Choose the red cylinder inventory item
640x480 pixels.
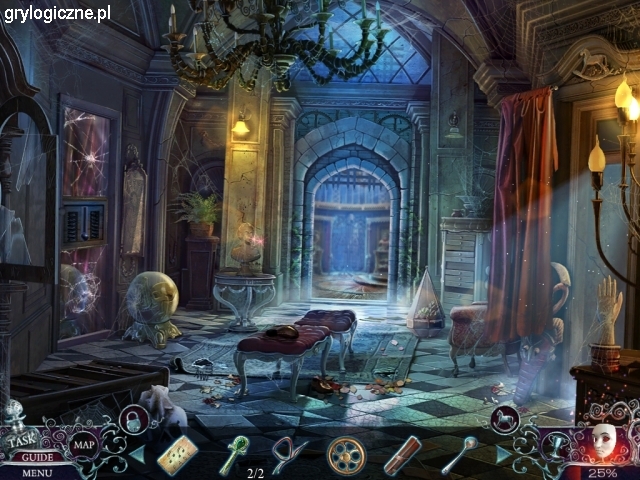tap(402, 455)
